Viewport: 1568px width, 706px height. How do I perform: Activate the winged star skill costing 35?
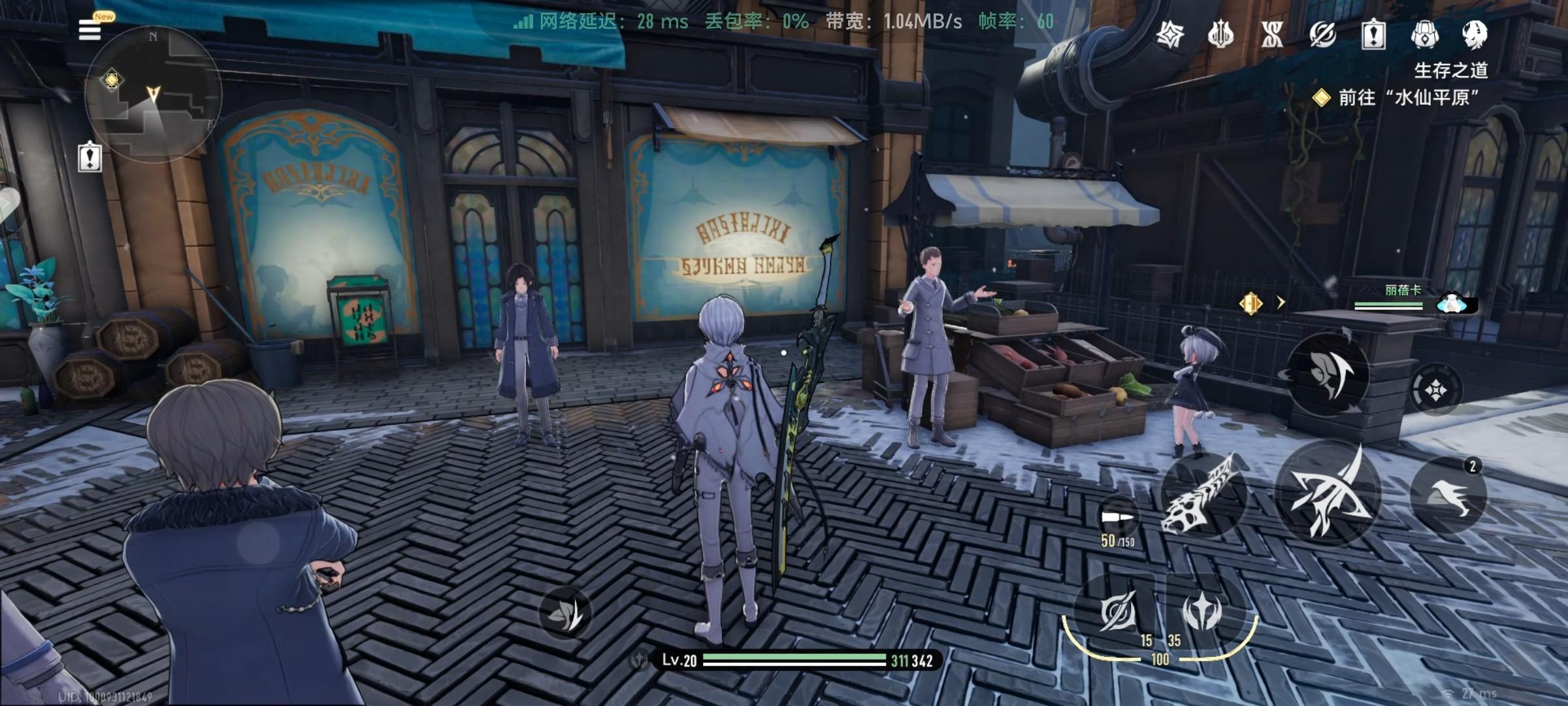pos(1202,613)
